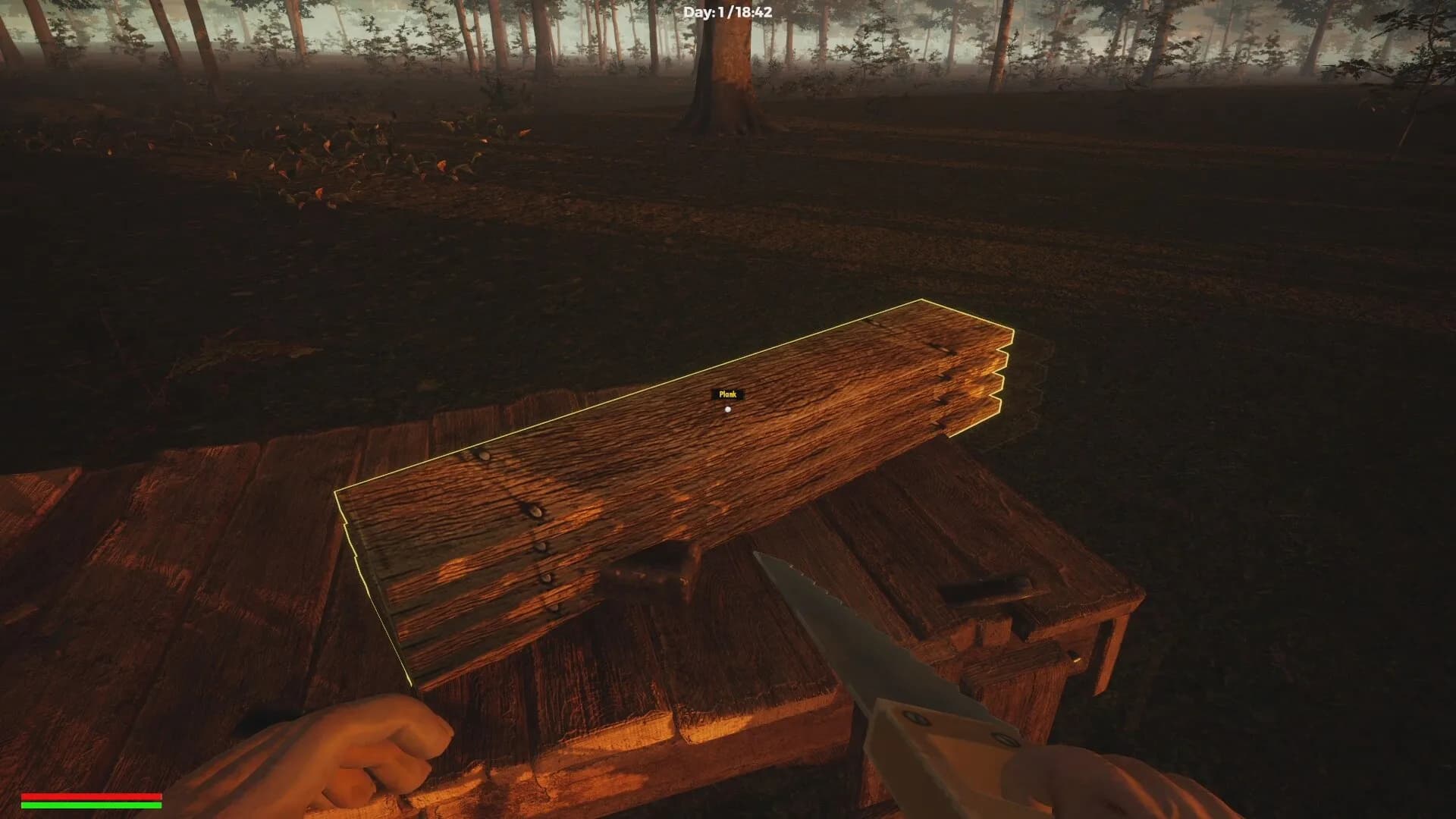Click the Plank tooltip label

[x=729, y=394]
